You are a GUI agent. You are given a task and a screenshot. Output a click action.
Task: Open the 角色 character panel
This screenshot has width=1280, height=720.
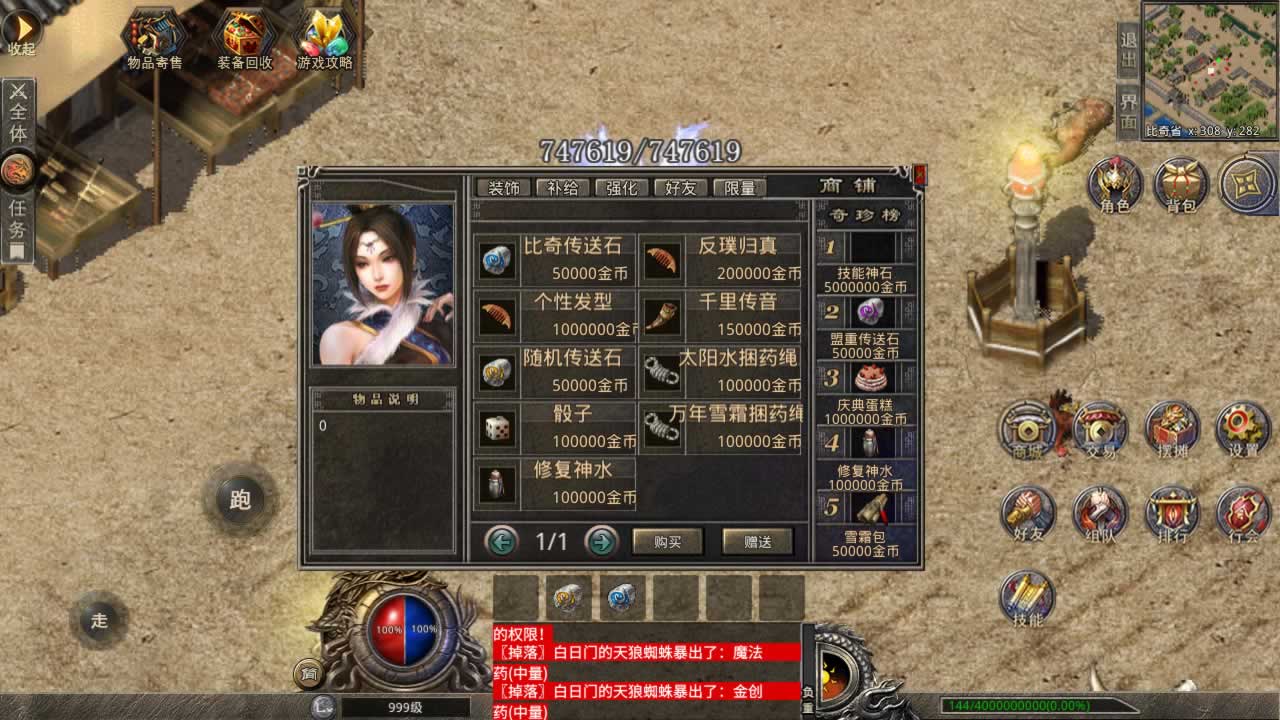tap(1115, 186)
